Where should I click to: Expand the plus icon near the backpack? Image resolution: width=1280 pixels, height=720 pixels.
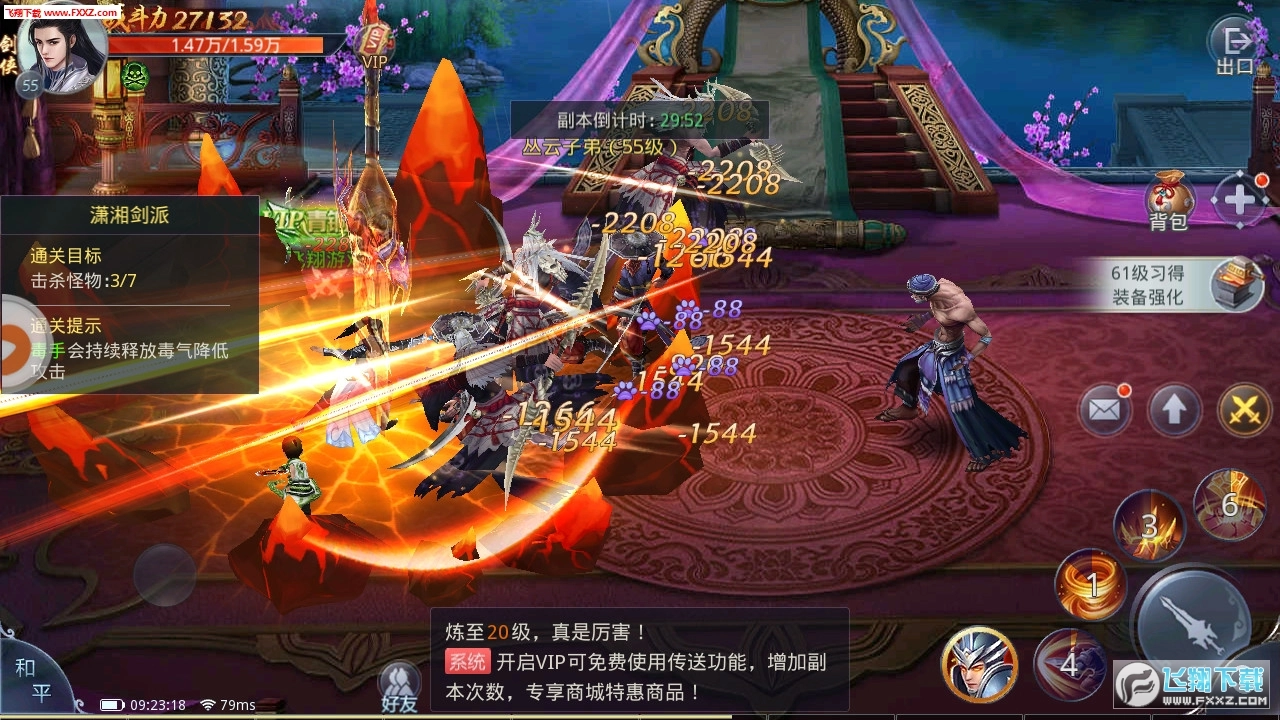coord(1240,197)
